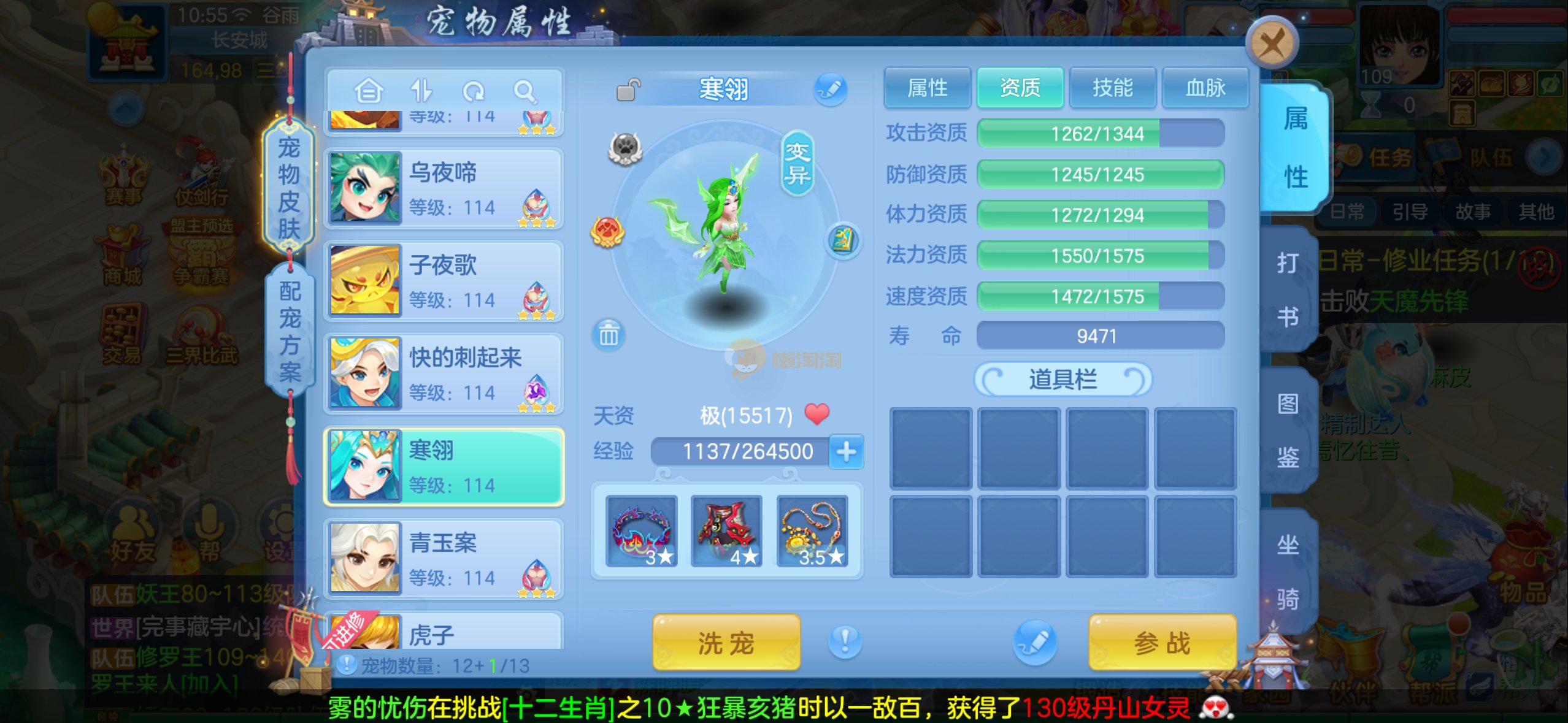Add experience with the plus button
Image resolution: width=1568 pixels, height=723 pixels.
[846, 452]
